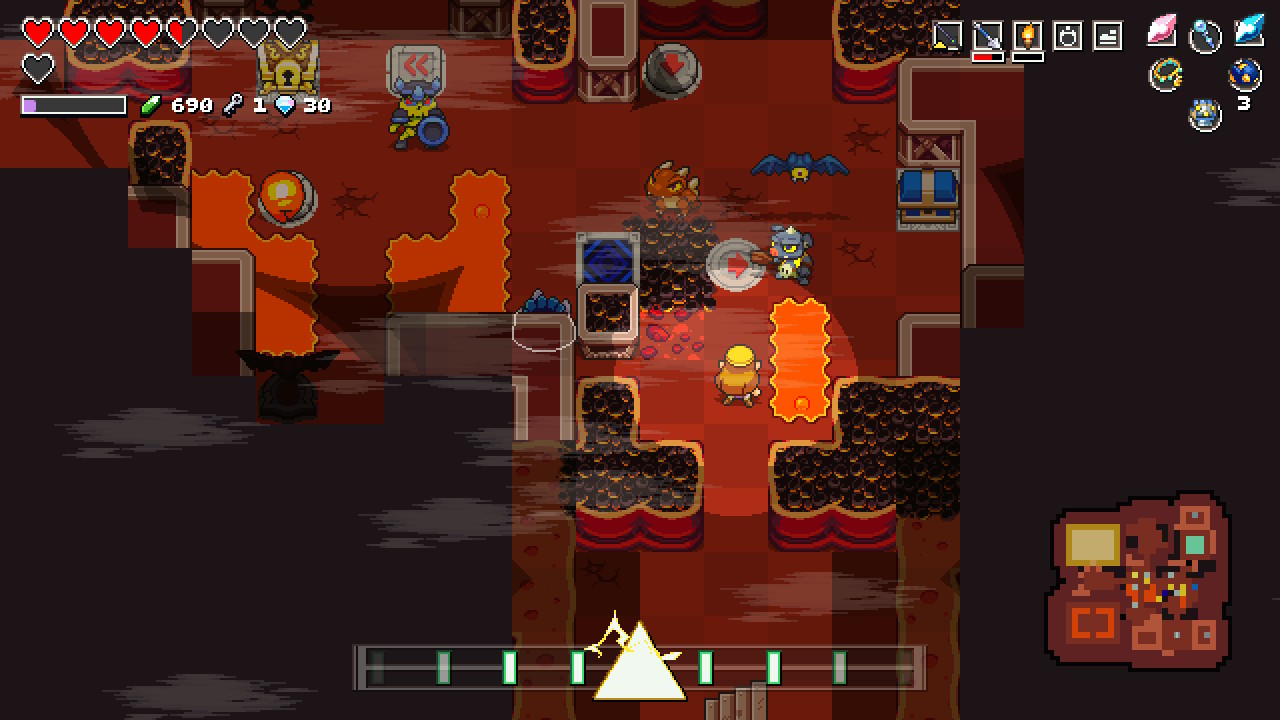Activate the ice rod item

pos(1205,36)
